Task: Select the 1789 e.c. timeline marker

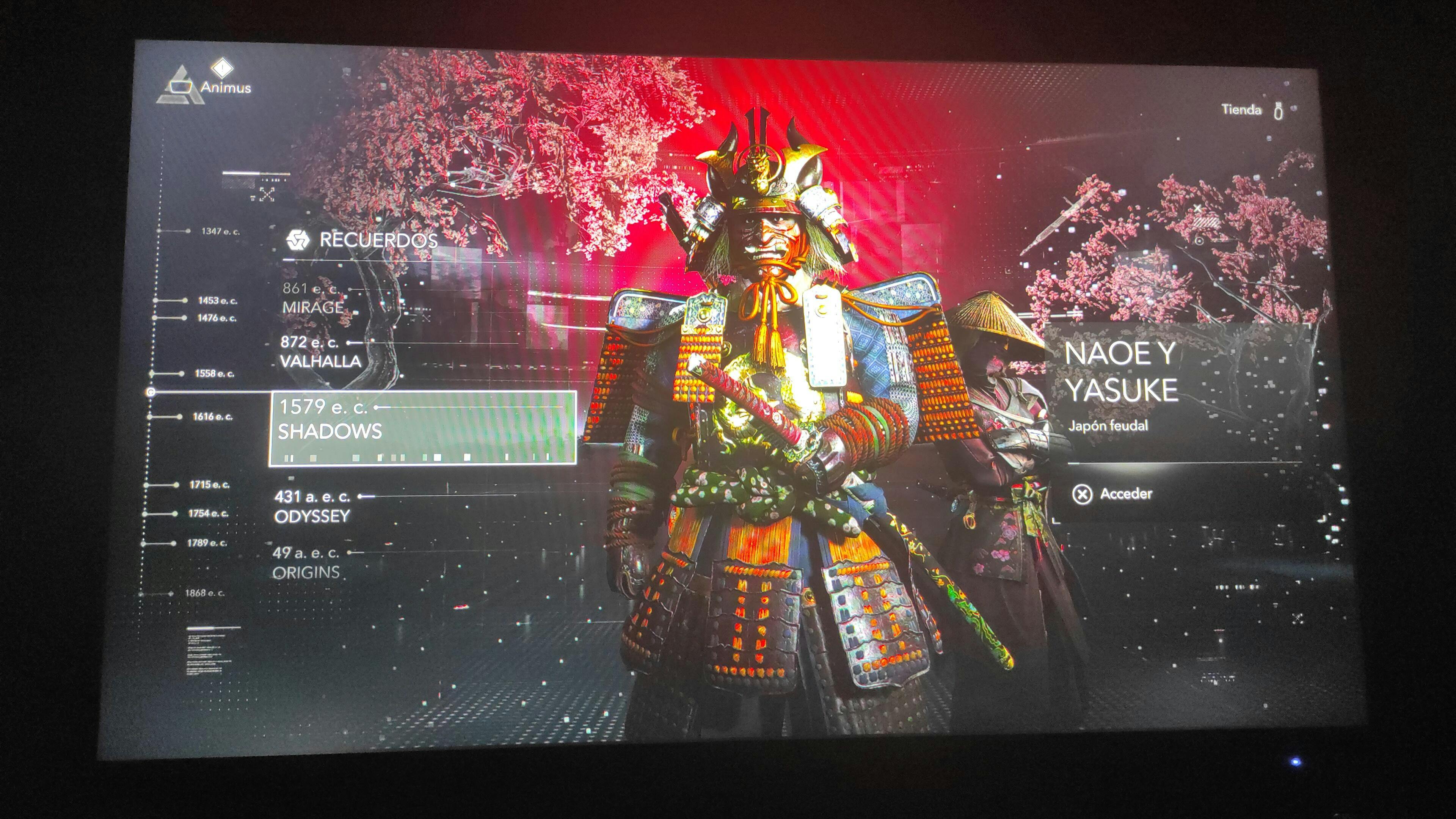Action: (x=206, y=543)
